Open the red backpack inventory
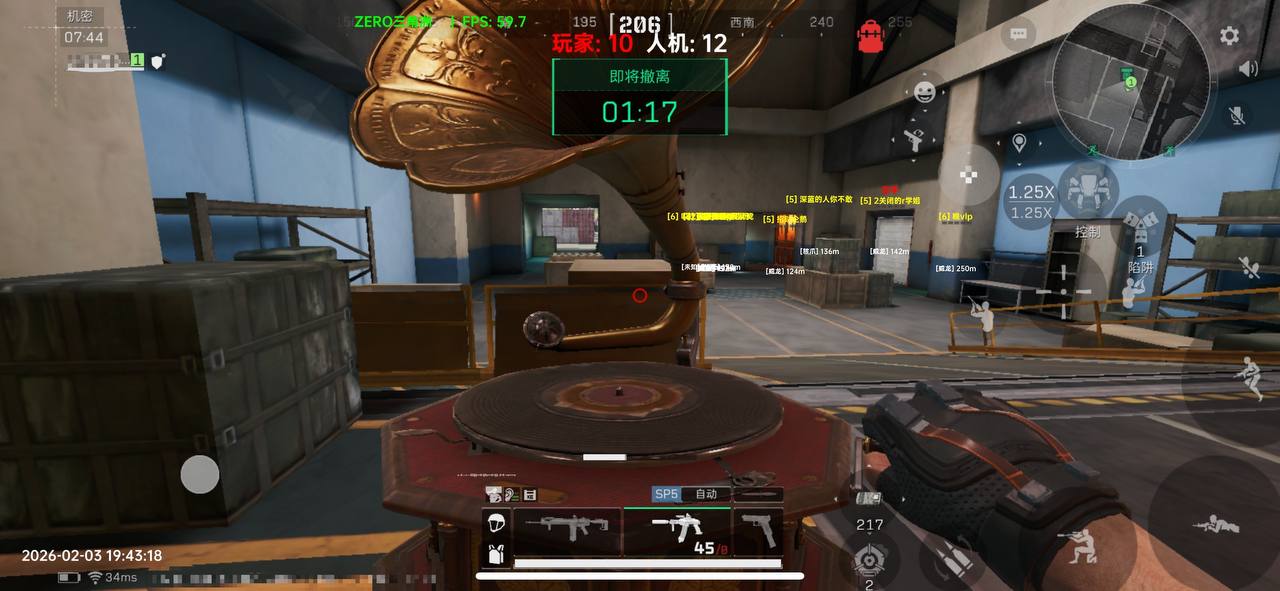 point(870,36)
